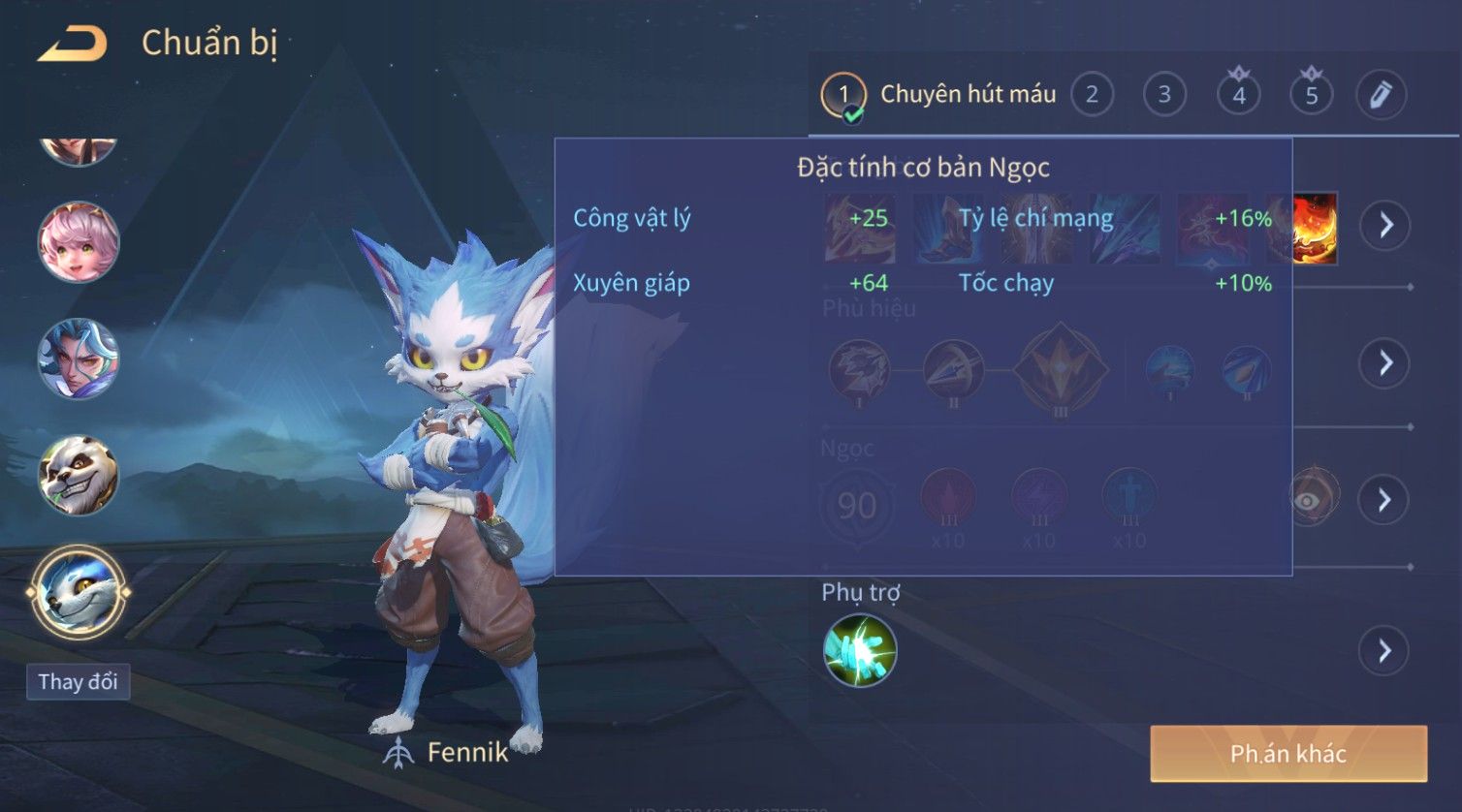
Task: Click the Phản khác button
Action: (1288, 754)
